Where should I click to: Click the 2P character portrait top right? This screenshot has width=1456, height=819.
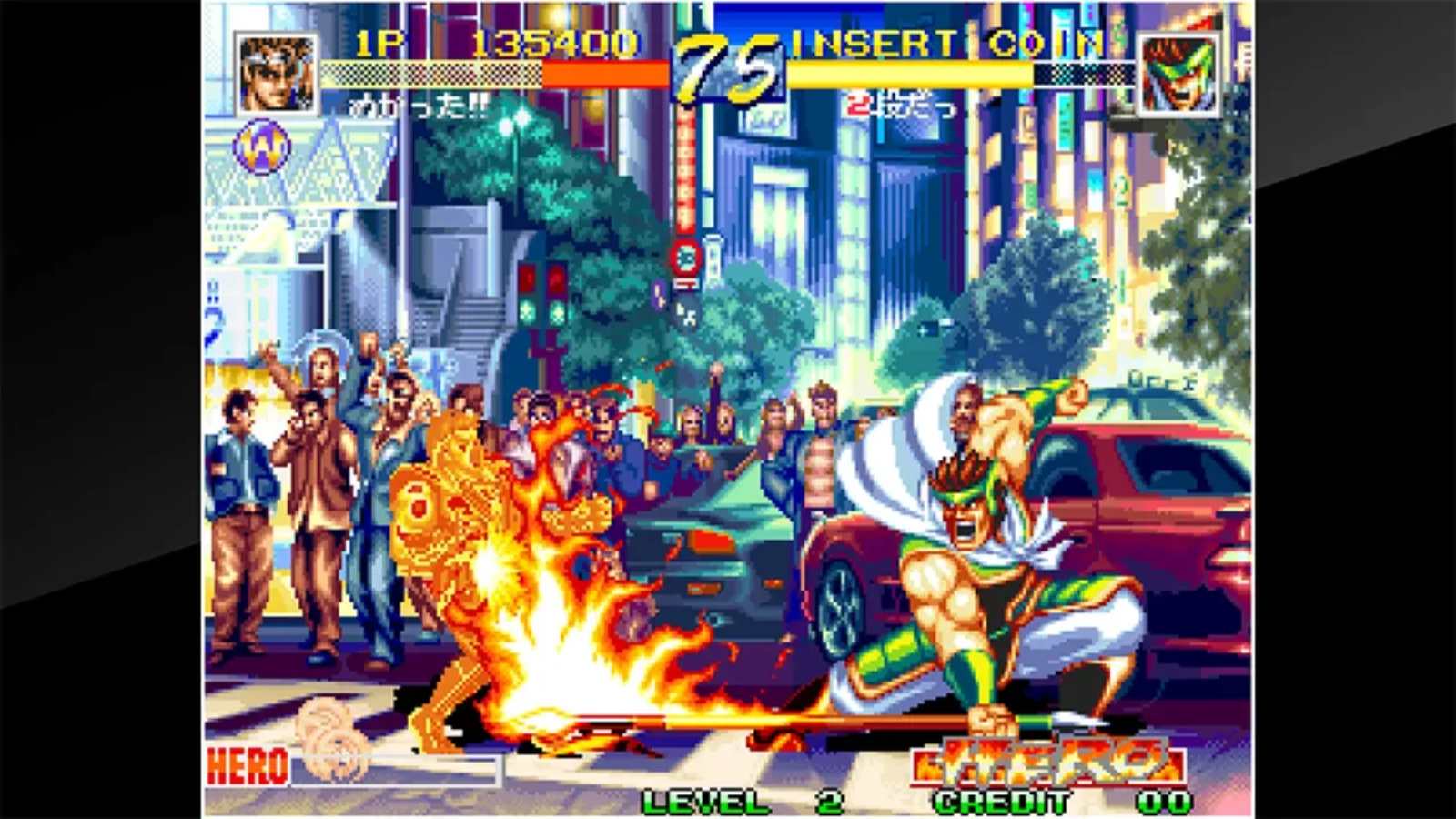pos(1178,70)
